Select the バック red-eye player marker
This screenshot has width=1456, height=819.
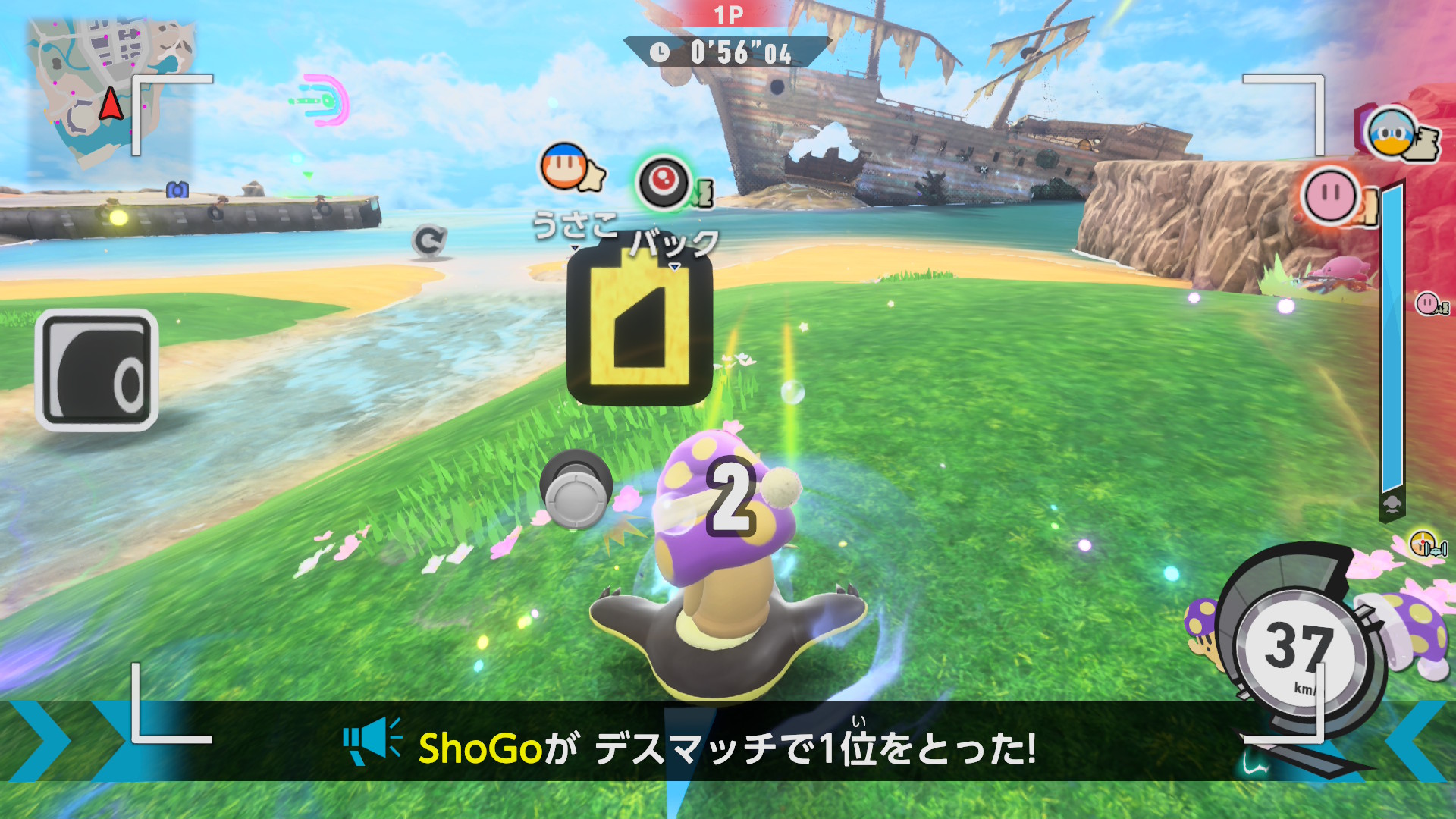664,183
